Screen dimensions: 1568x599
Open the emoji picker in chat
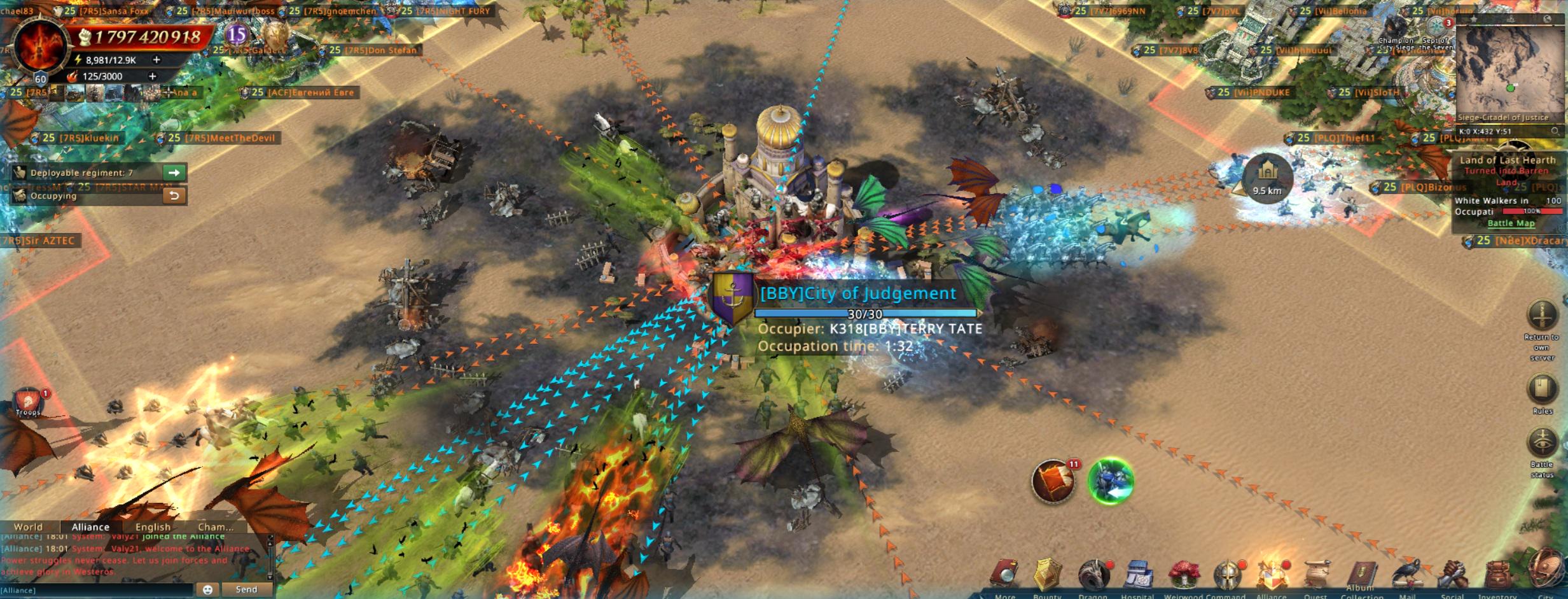pyautogui.click(x=207, y=589)
